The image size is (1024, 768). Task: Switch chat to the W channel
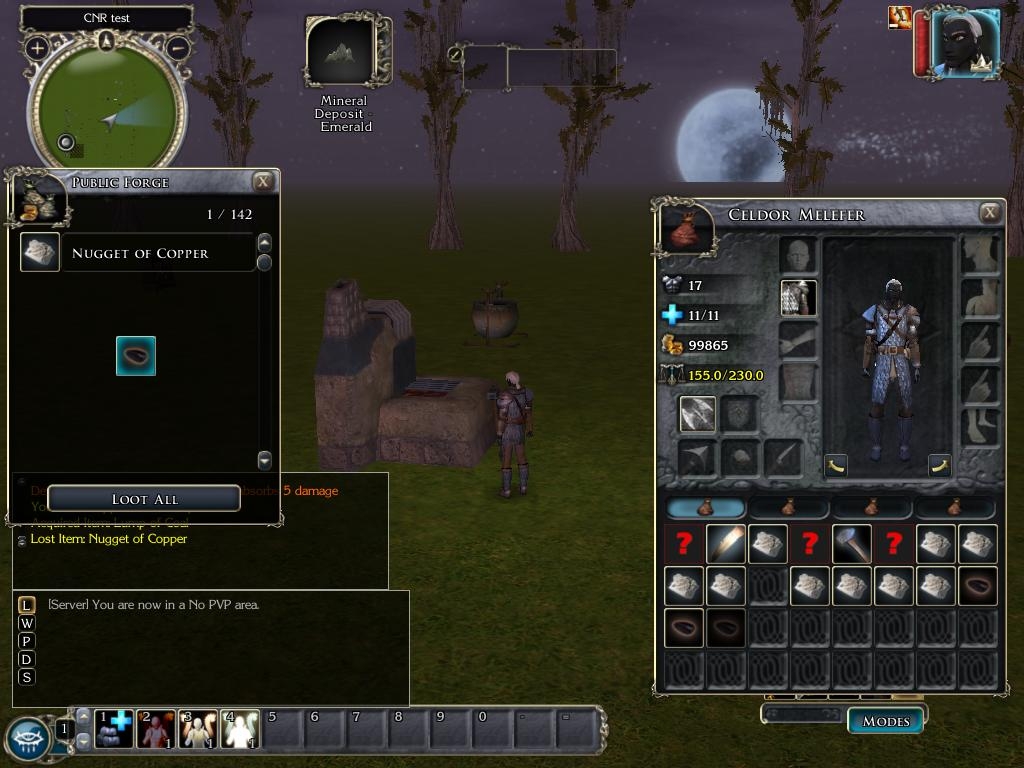pyautogui.click(x=27, y=623)
